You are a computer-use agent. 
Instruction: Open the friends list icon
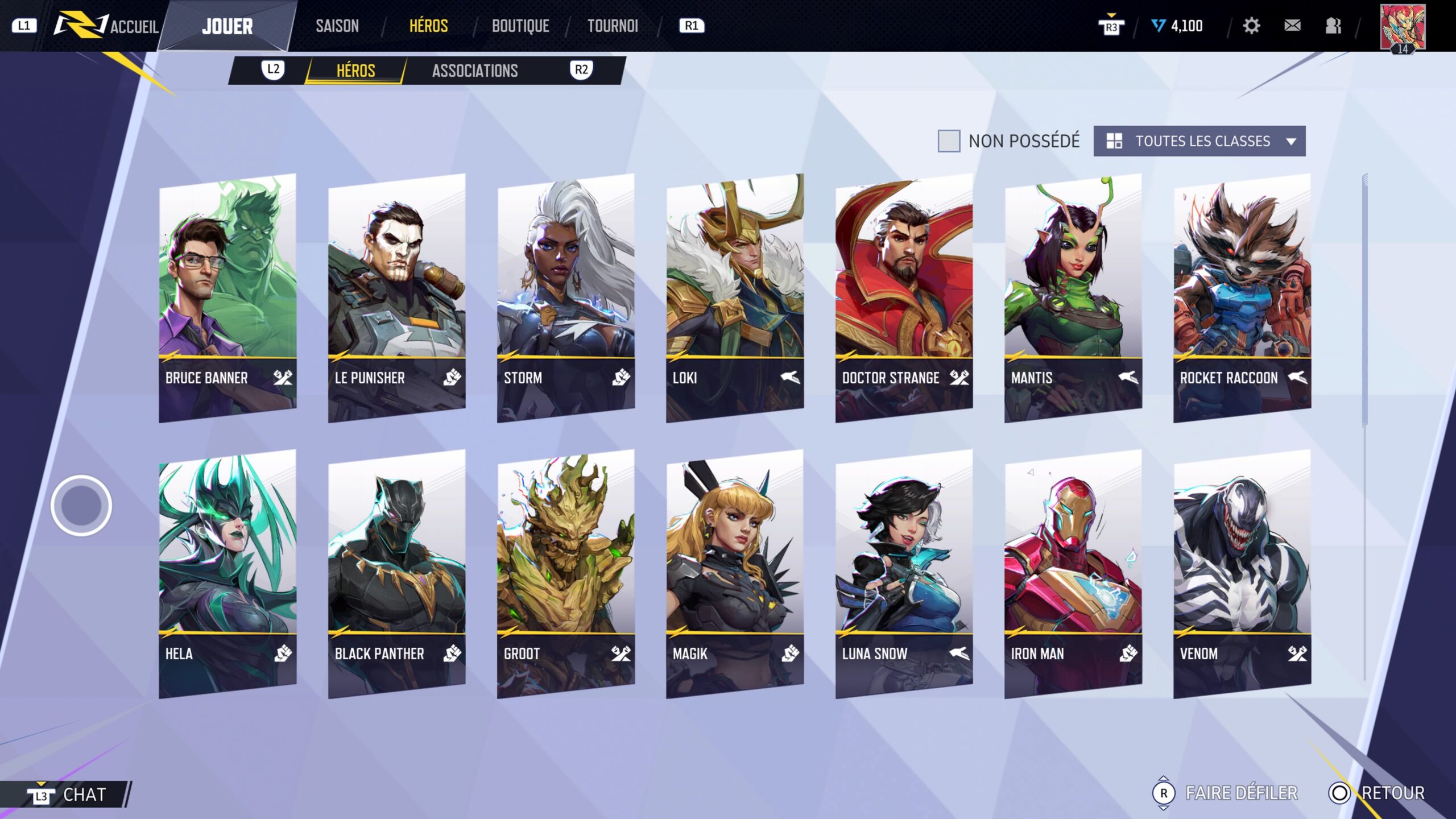coord(1333,26)
